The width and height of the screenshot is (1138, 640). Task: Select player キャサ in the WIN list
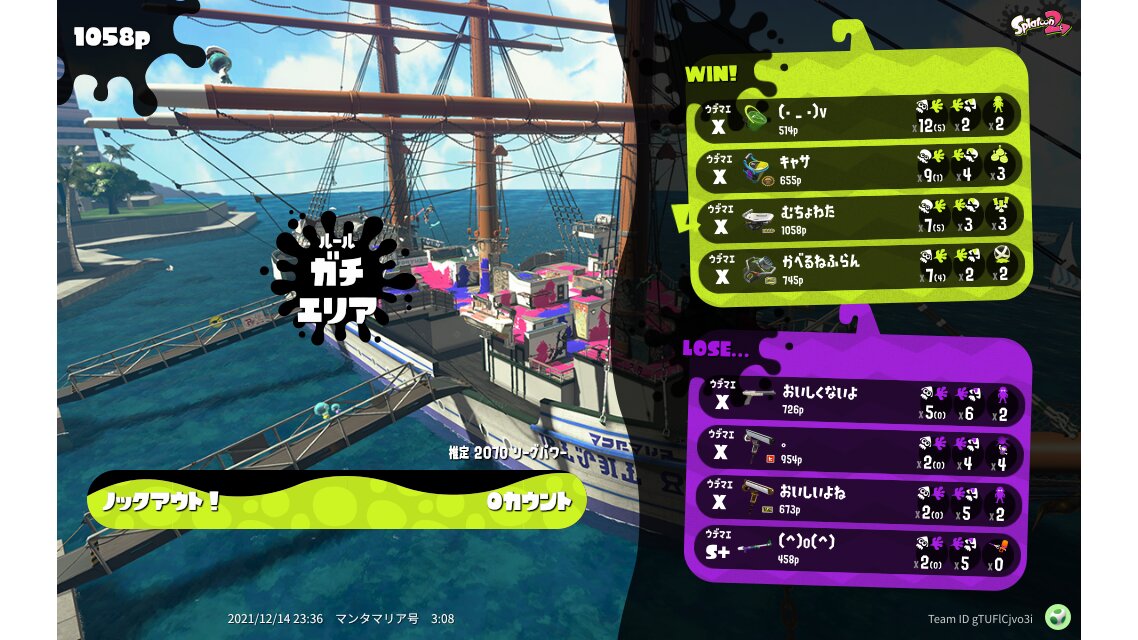858,166
